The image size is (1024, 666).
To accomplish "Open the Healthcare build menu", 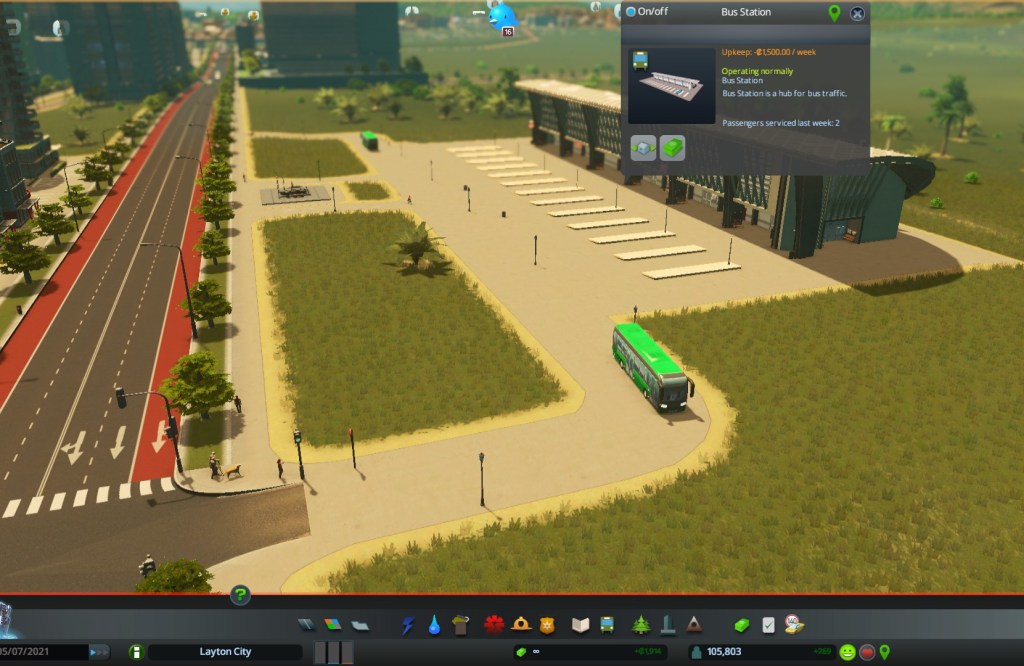I will (x=494, y=625).
